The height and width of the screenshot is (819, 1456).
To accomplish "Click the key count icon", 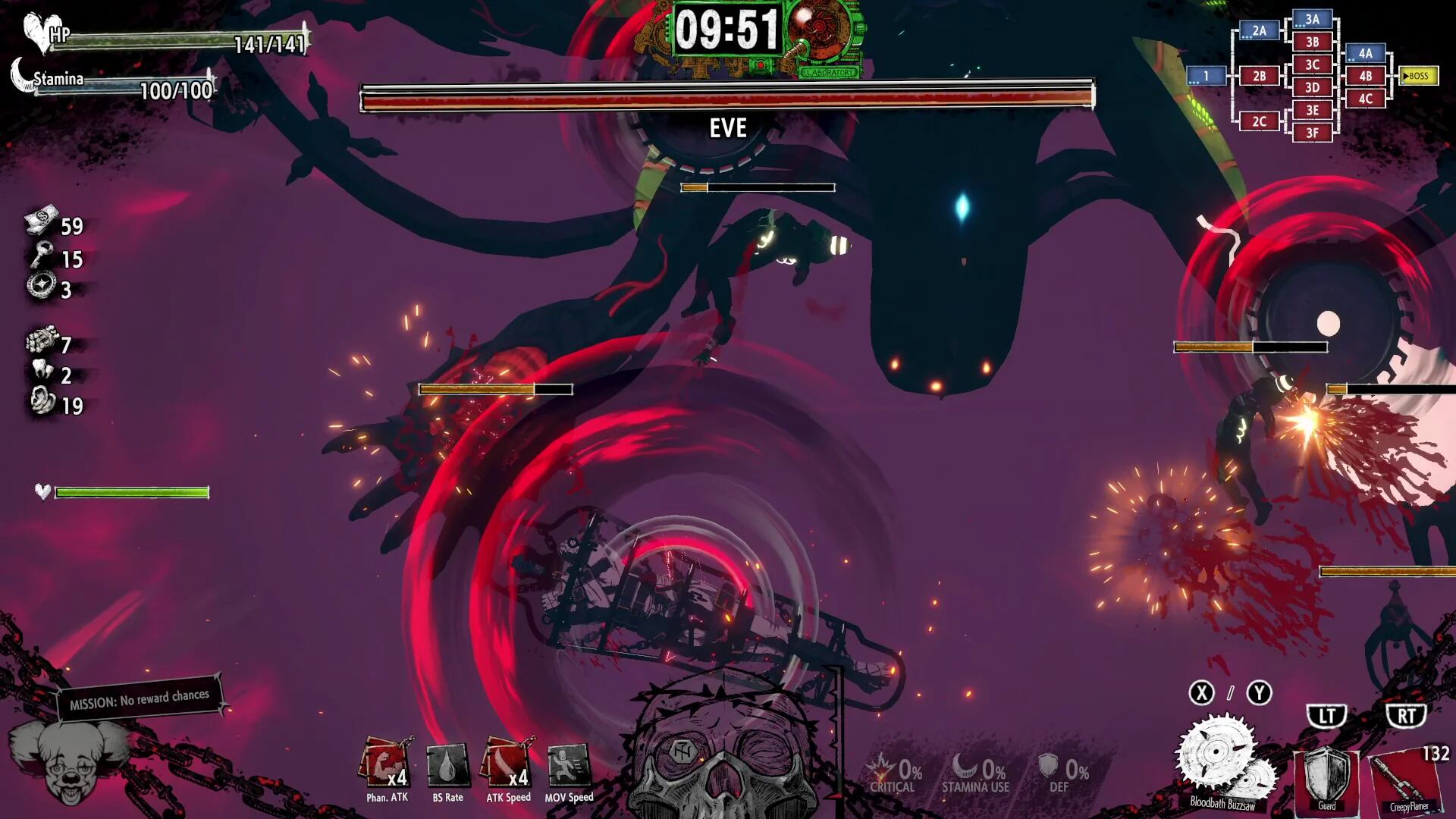I will click(x=41, y=256).
